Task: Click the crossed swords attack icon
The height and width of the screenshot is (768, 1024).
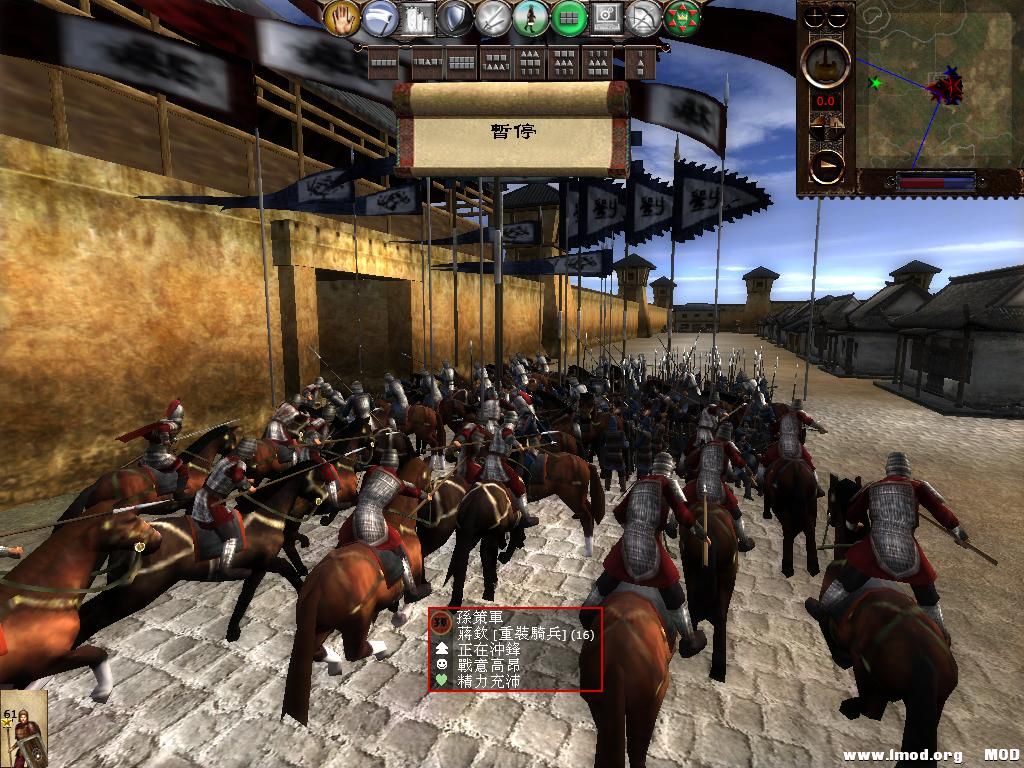Action: pyautogui.click(x=493, y=18)
